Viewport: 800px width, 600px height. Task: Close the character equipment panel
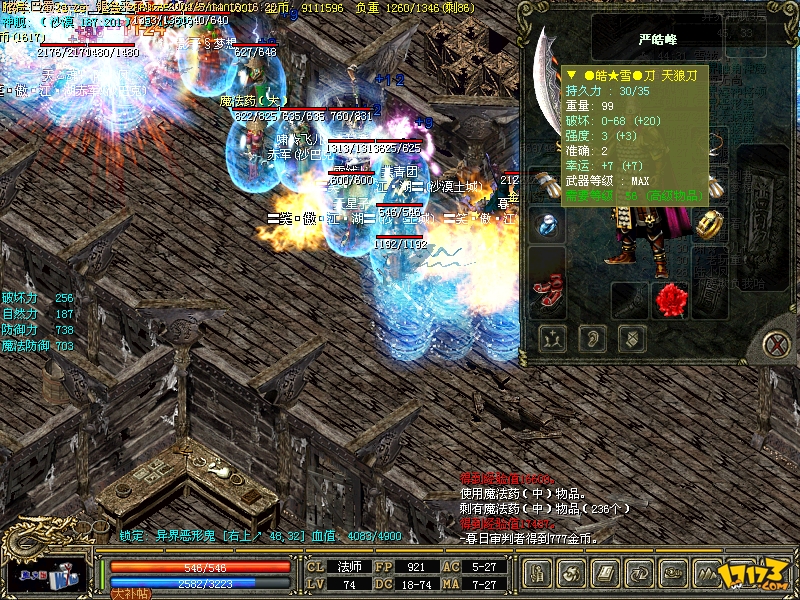(775, 345)
